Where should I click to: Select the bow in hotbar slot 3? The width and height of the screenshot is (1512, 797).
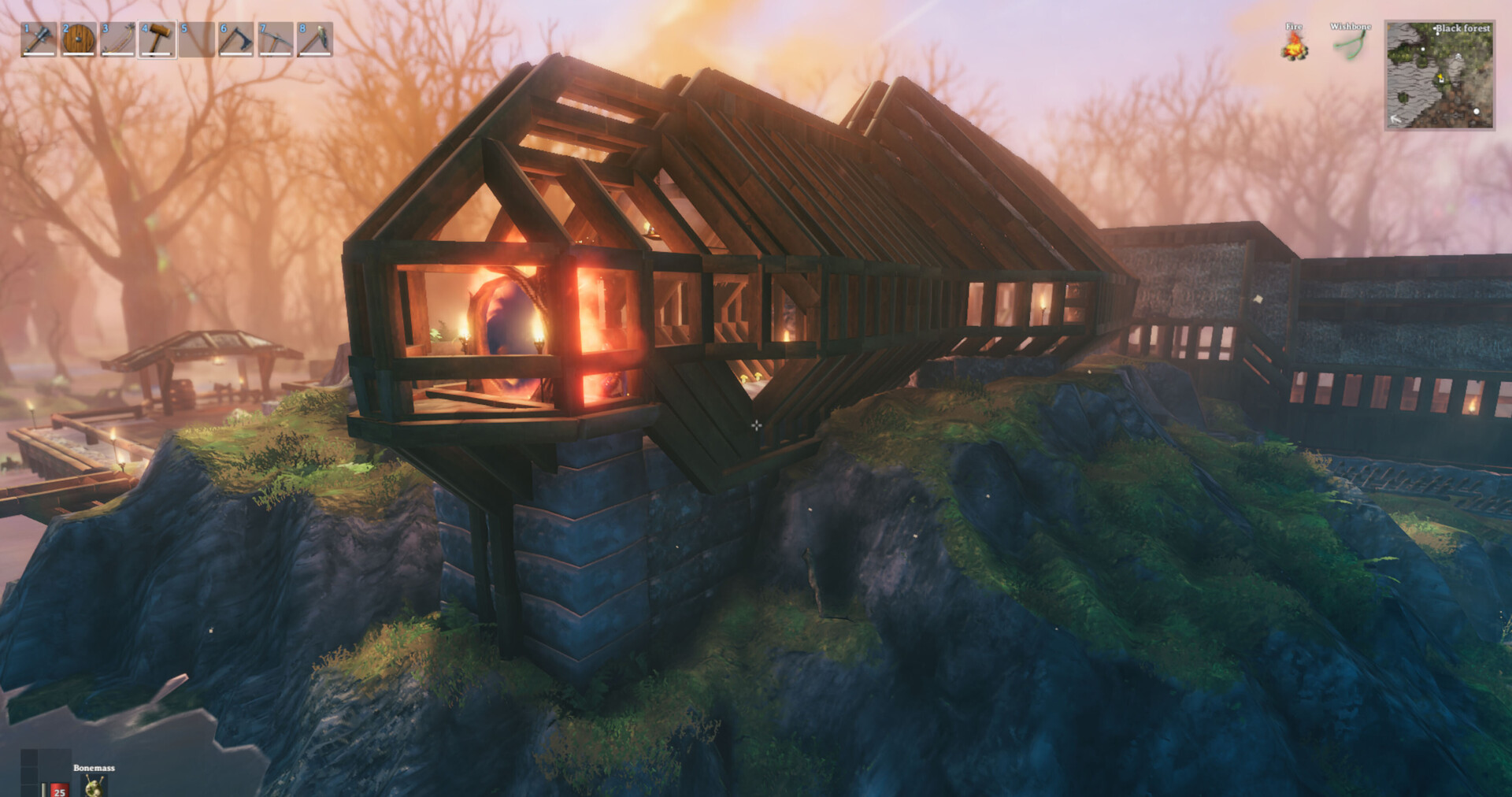pyautogui.click(x=119, y=38)
